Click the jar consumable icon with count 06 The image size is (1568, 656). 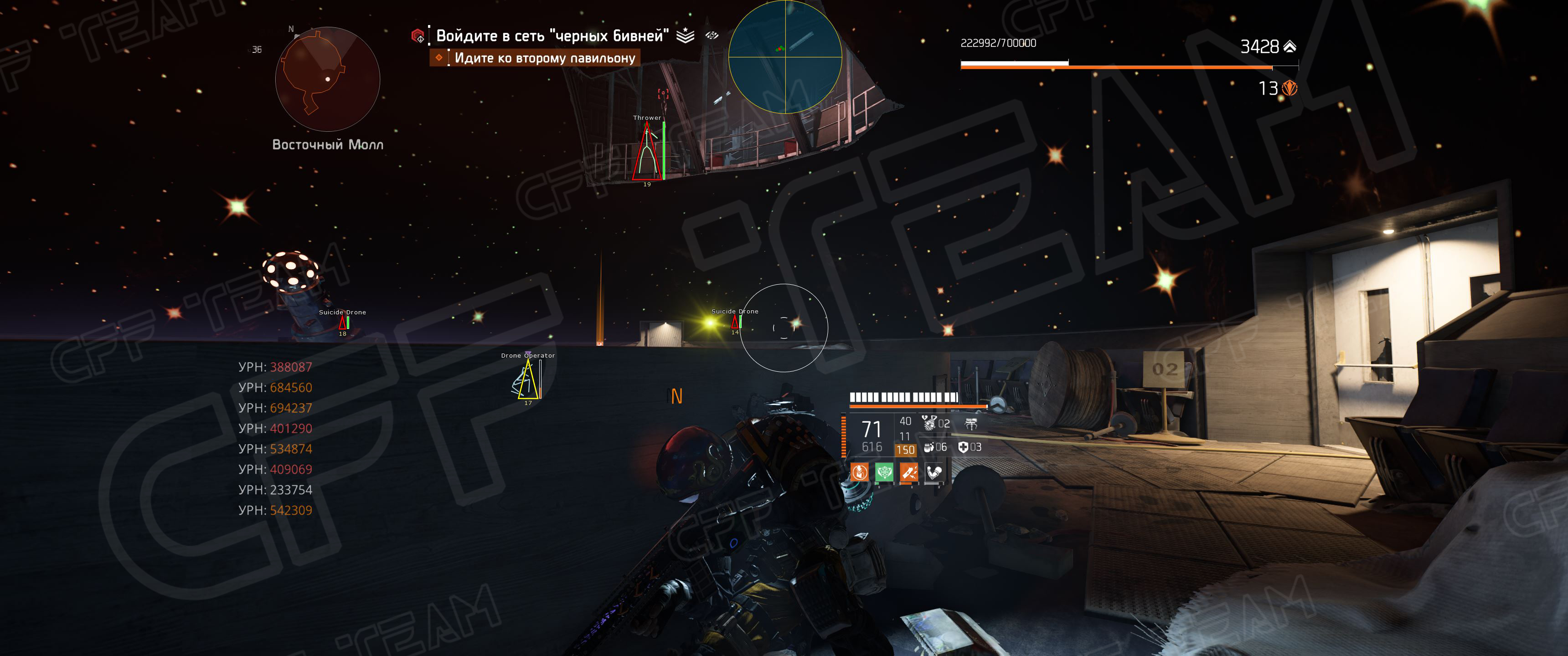click(929, 447)
